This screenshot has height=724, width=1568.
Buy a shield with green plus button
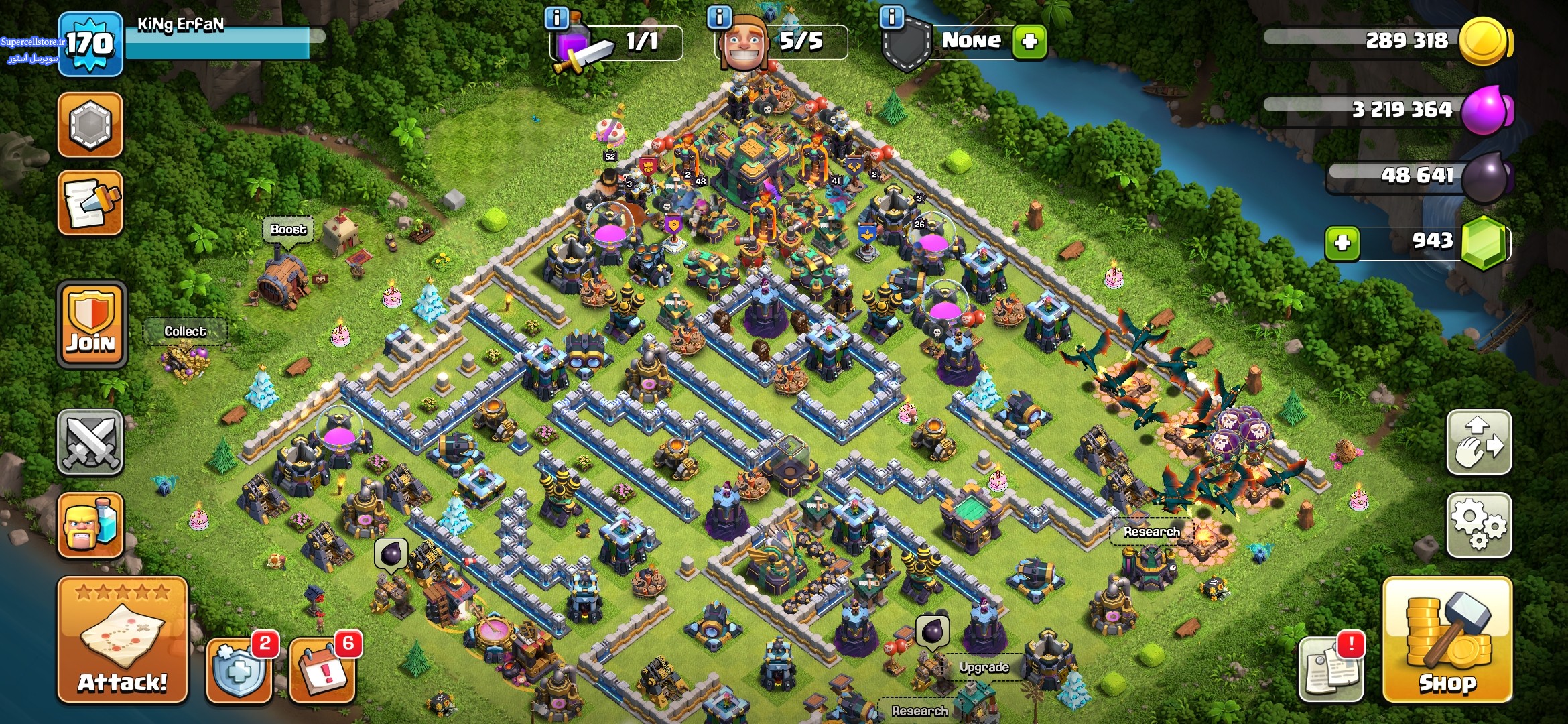point(1029,42)
